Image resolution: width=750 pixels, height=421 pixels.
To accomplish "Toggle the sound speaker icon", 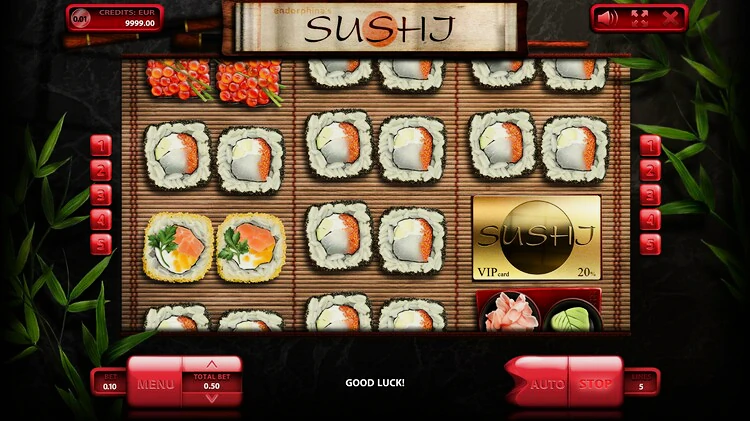I will tap(609, 17).
